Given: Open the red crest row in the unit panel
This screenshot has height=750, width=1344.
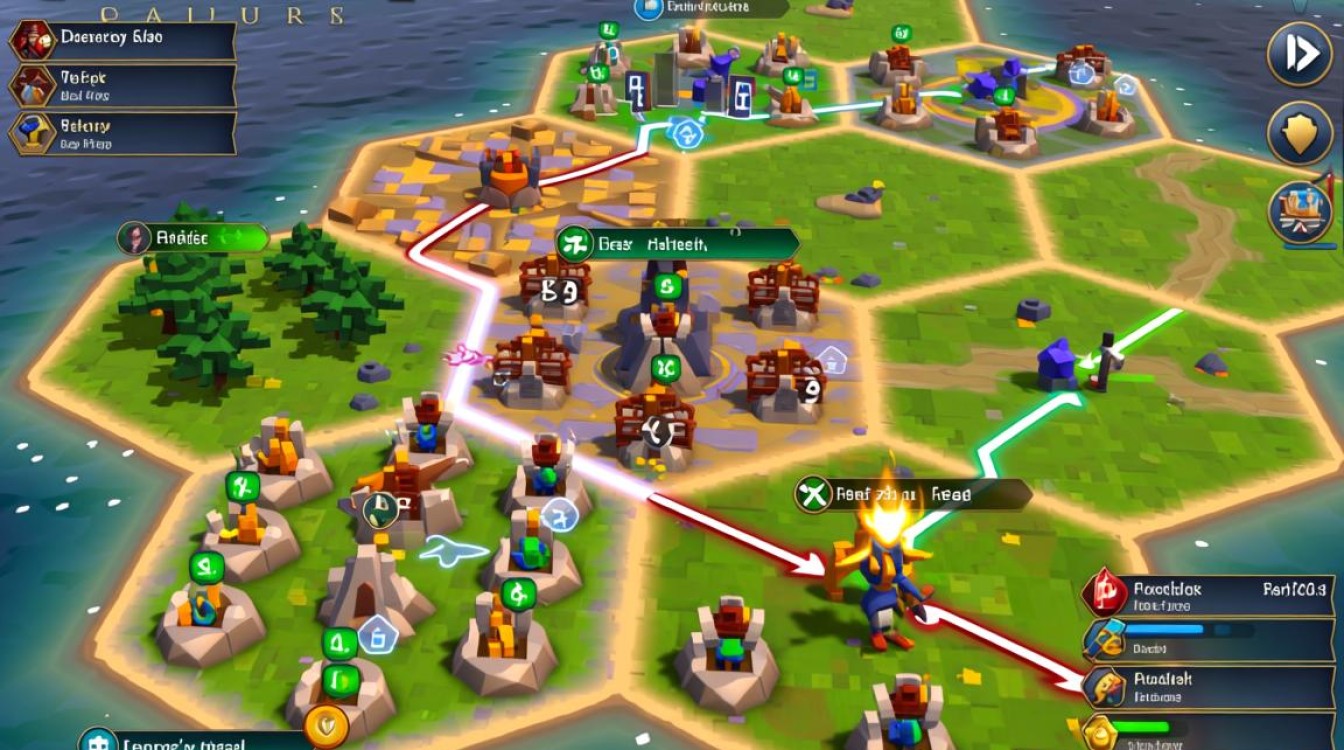Looking at the screenshot, I should click(1208, 595).
